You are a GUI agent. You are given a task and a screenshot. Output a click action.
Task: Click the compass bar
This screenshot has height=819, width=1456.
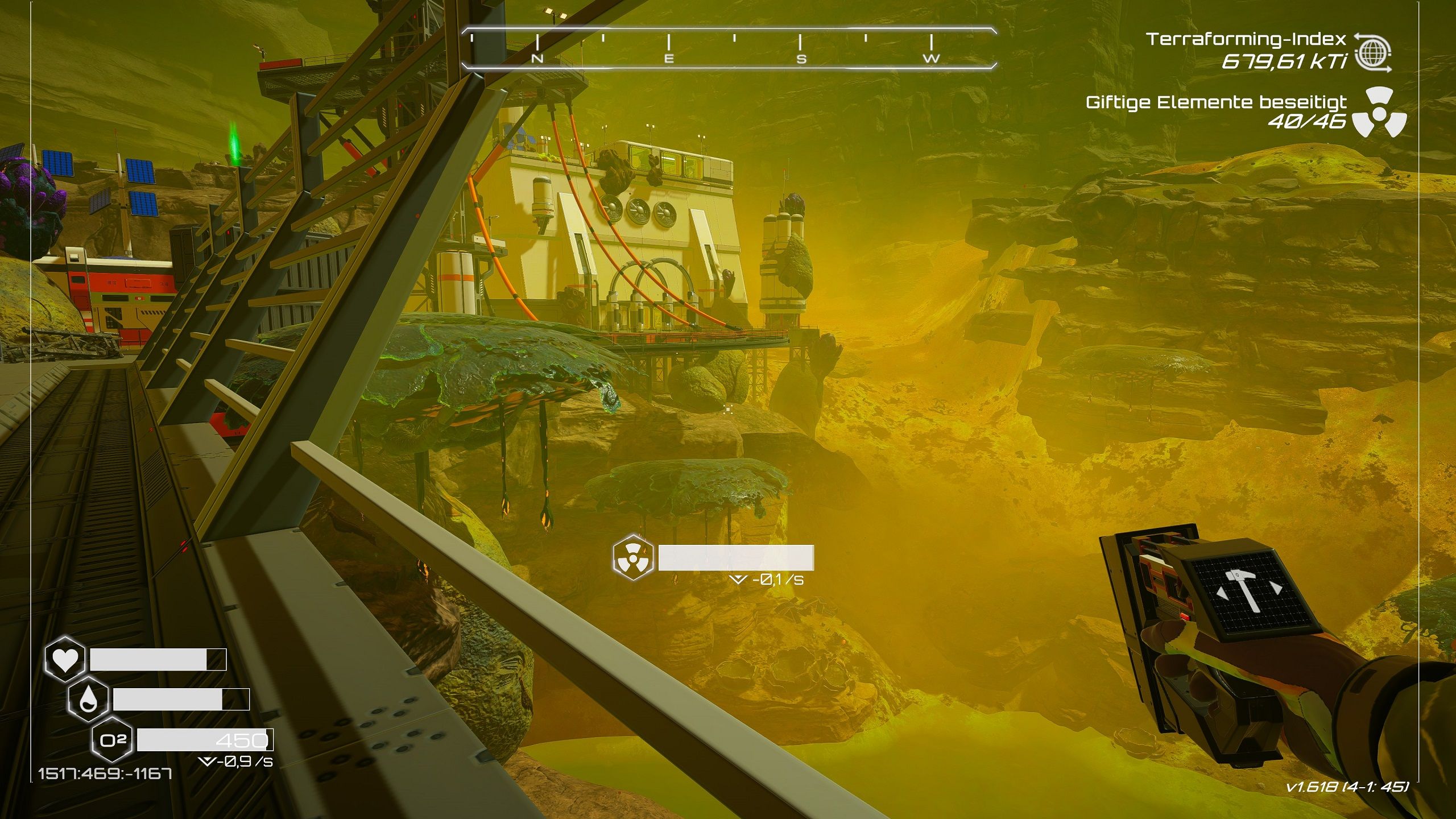(729, 48)
